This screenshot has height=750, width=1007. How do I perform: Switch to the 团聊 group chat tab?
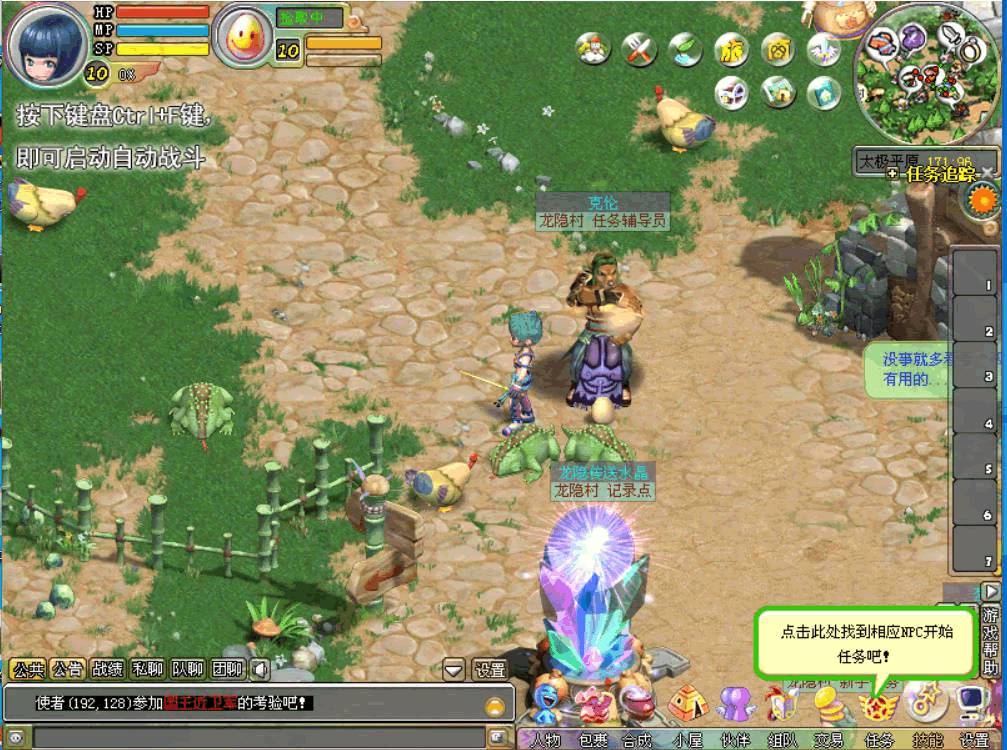pos(227,669)
